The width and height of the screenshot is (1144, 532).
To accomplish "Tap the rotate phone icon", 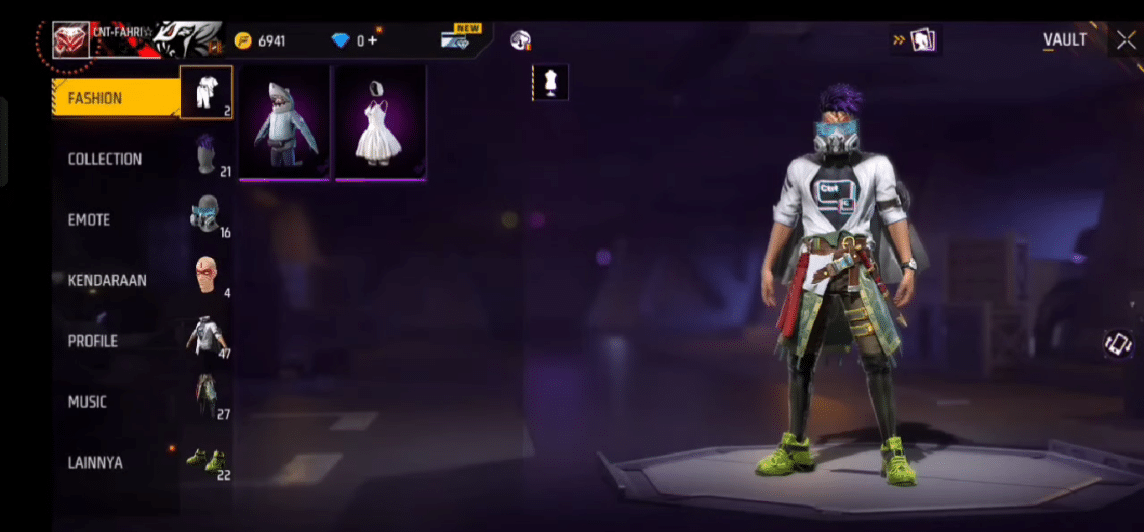I will coord(1117,345).
